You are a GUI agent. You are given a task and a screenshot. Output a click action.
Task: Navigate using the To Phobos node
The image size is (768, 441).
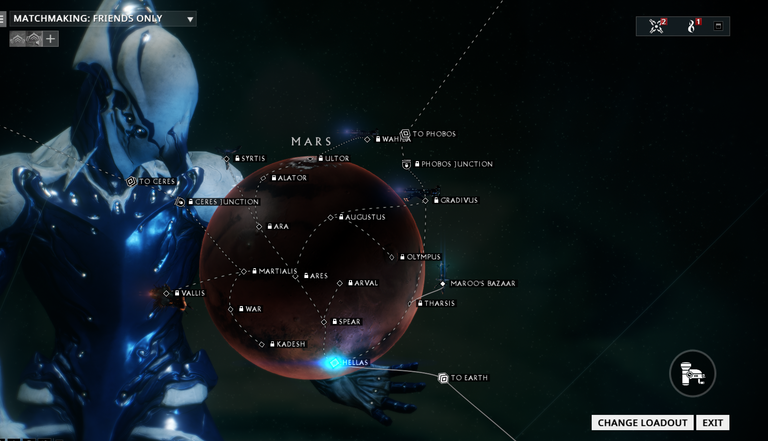(x=405, y=134)
